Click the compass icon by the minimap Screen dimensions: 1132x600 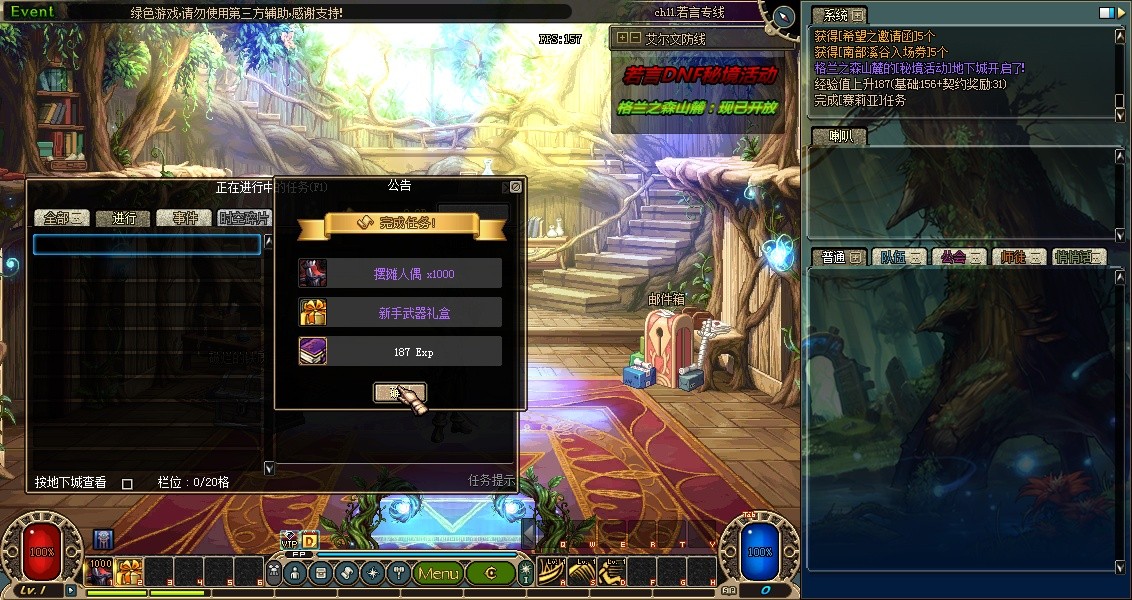pyautogui.click(x=784, y=15)
